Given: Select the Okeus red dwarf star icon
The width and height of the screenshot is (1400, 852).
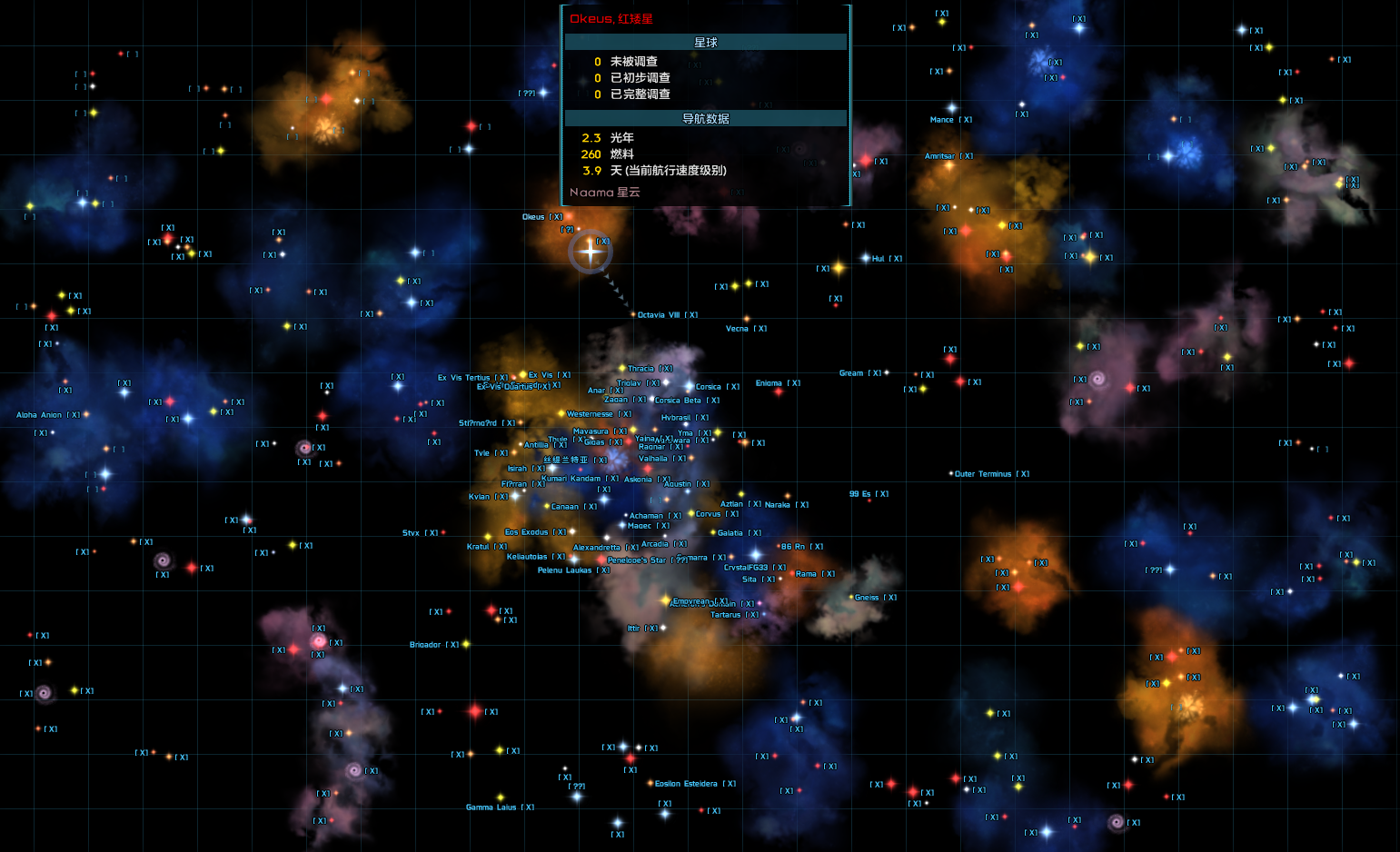Looking at the screenshot, I should 569,216.
